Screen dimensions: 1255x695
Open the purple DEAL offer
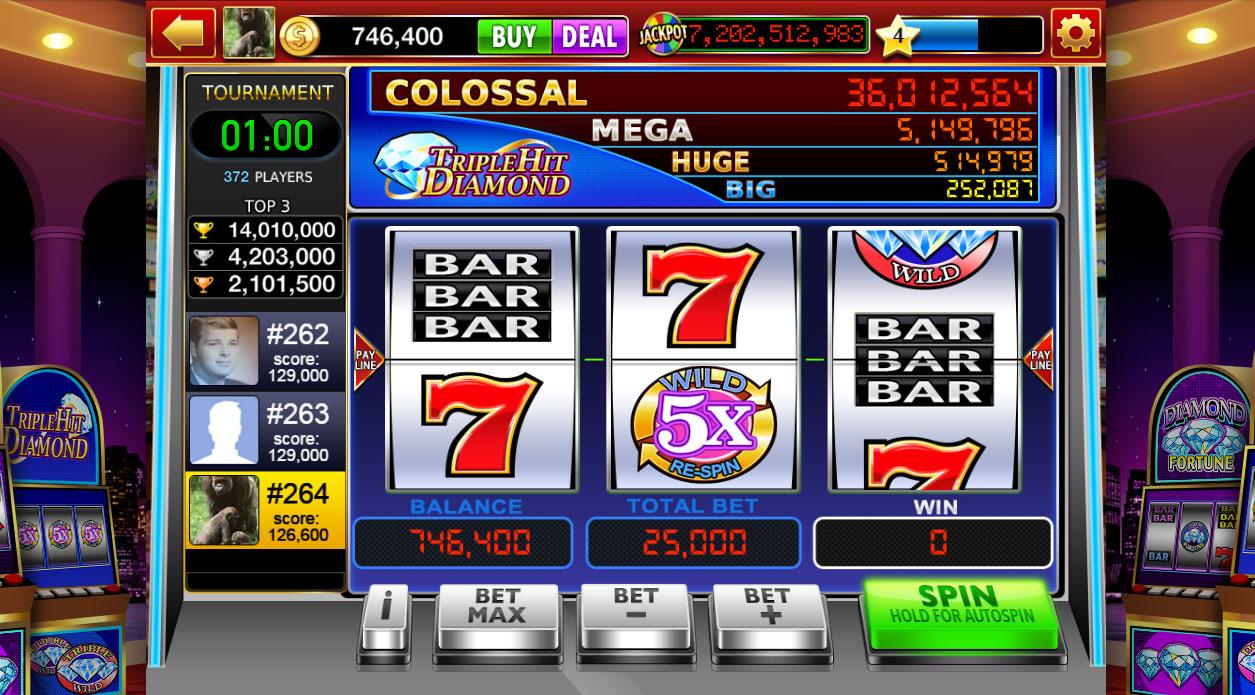click(x=589, y=37)
